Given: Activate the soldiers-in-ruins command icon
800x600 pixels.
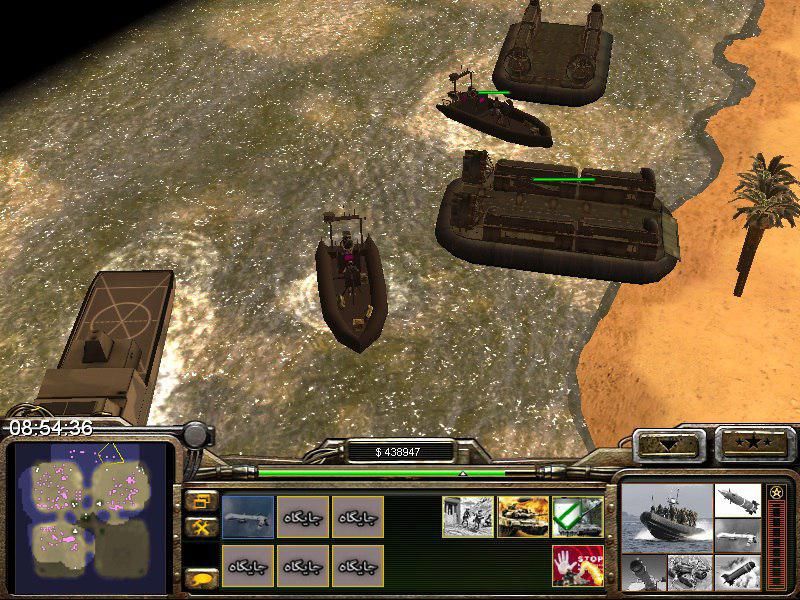Looking at the screenshot, I should [x=468, y=517].
